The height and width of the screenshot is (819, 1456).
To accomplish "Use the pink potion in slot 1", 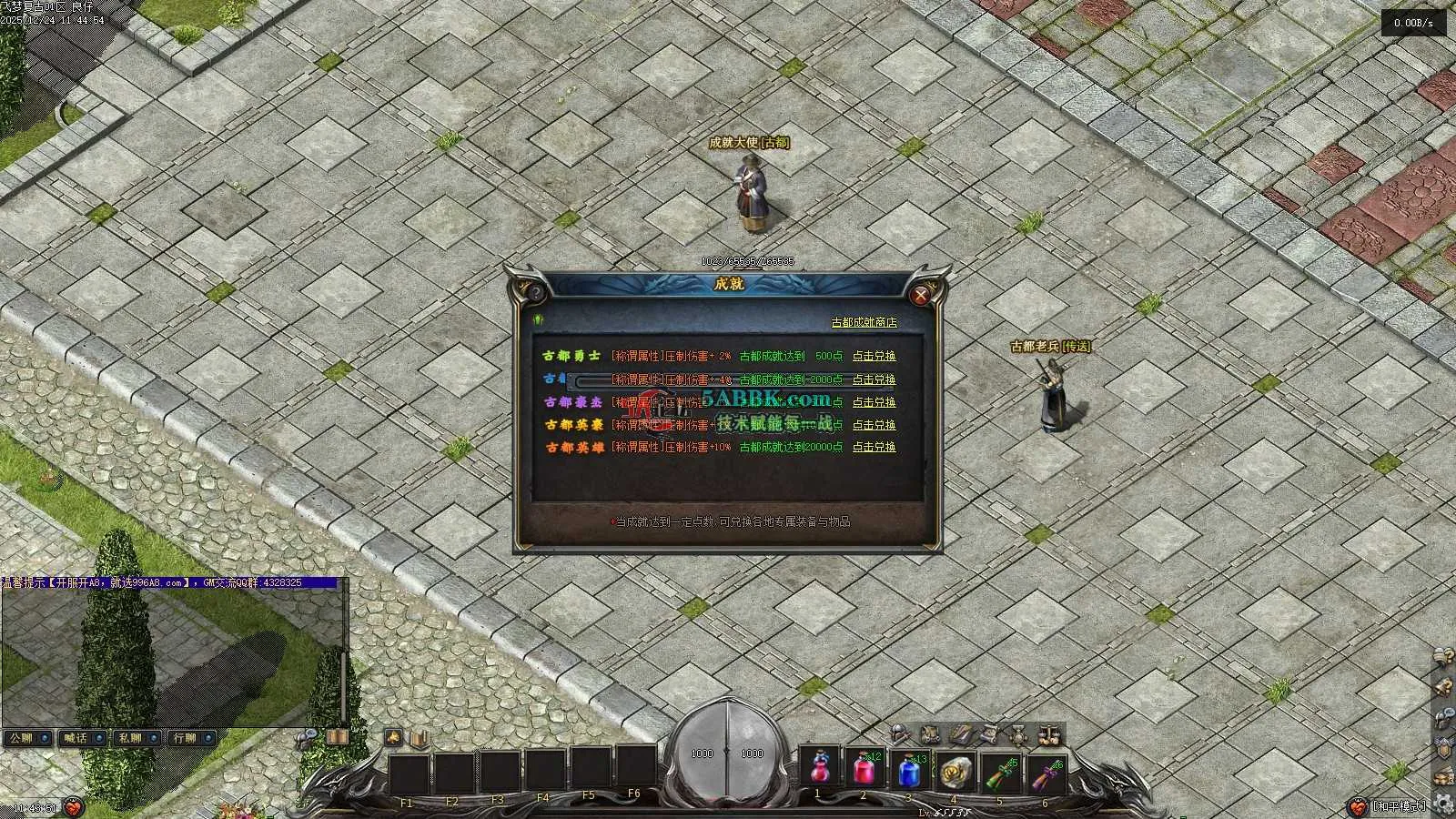I will tap(819, 769).
